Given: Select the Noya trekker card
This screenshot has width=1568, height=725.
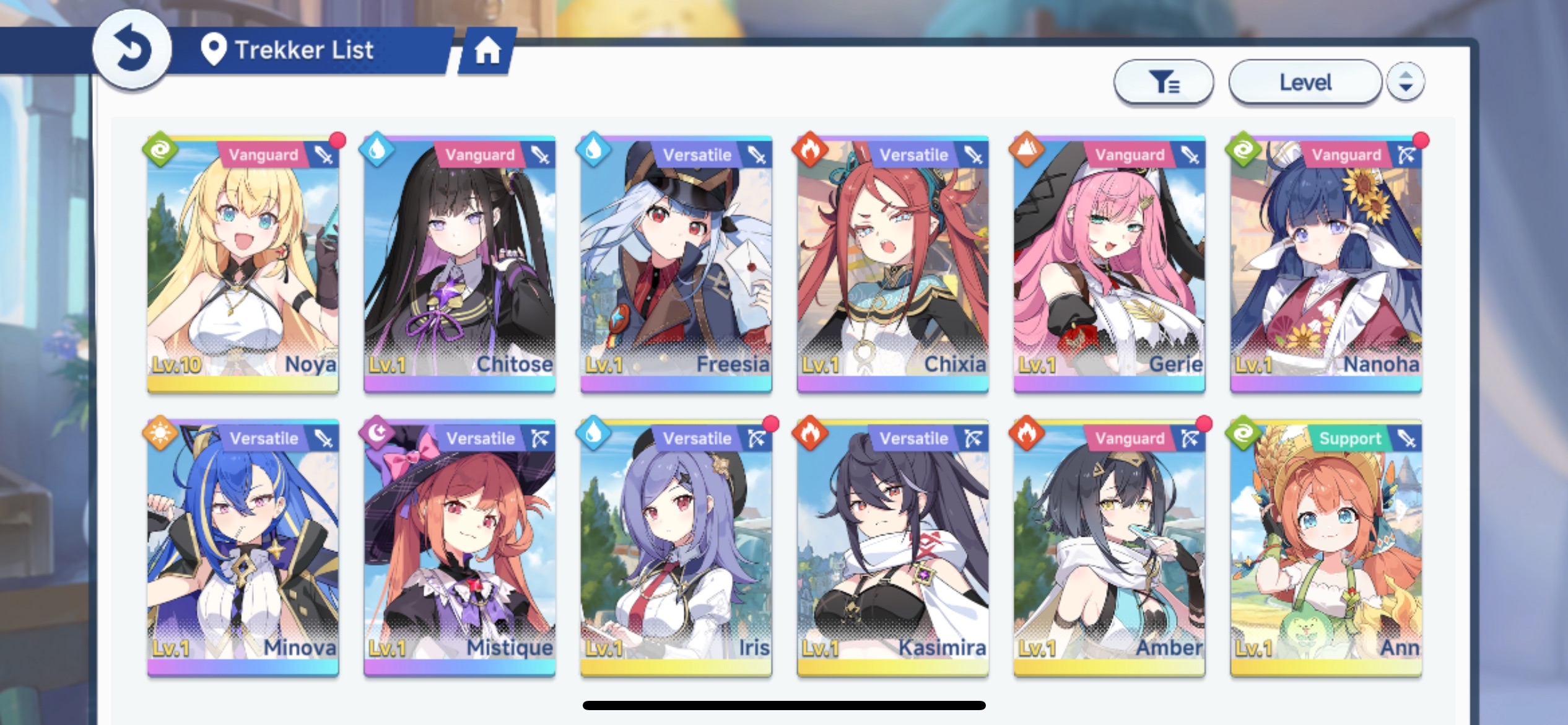Looking at the screenshot, I should coord(243,263).
